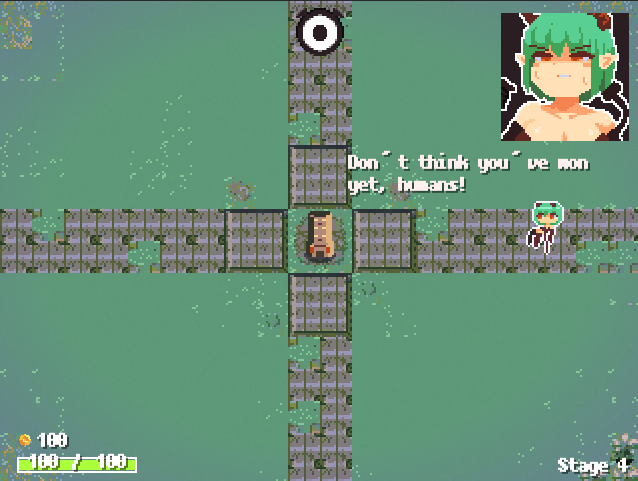Click the green-haired demon girl's dialogue portrait
This screenshot has width=638, height=481.
tap(564, 77)
